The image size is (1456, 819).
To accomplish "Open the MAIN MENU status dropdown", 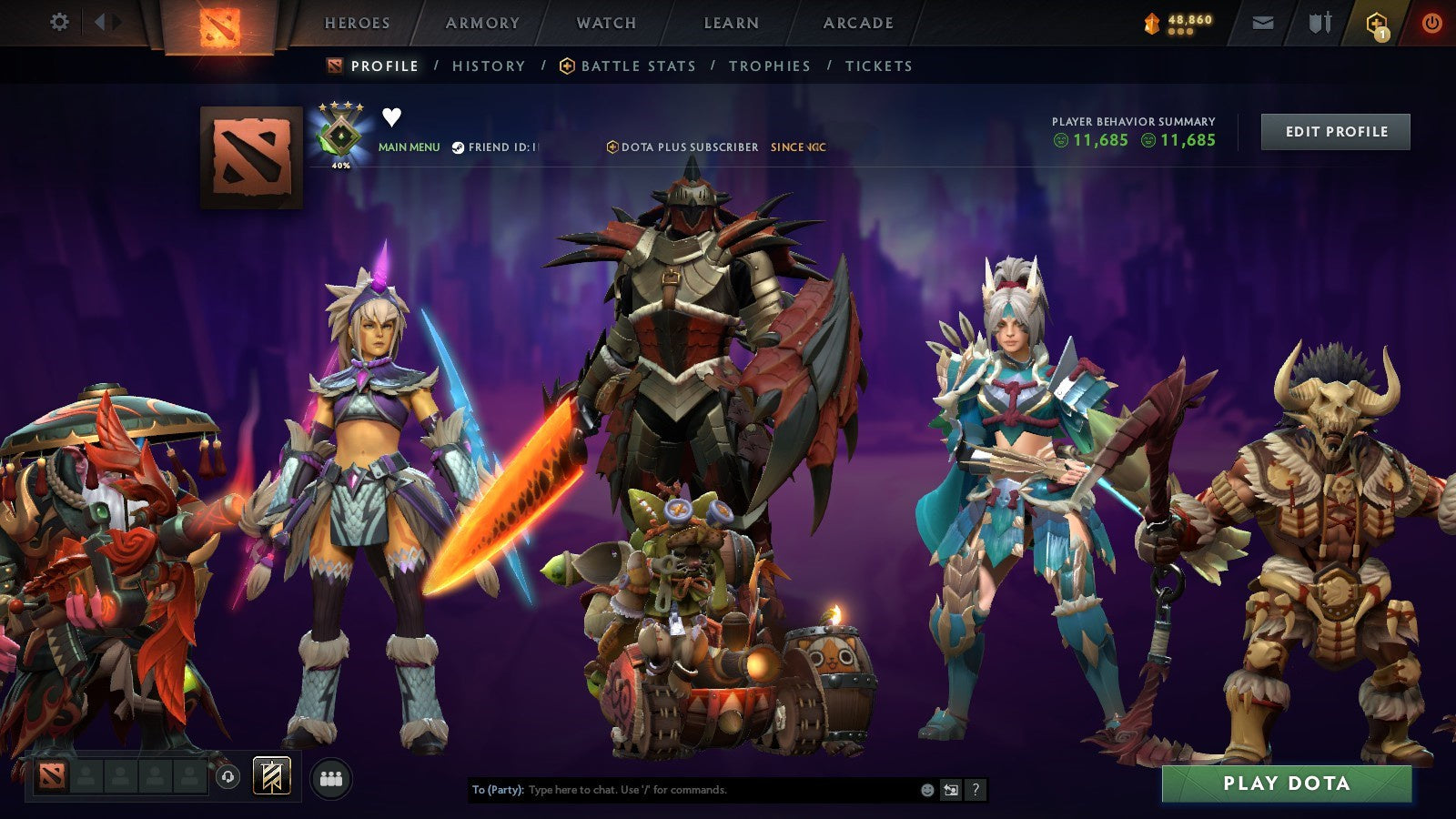I will pos(409,144).
